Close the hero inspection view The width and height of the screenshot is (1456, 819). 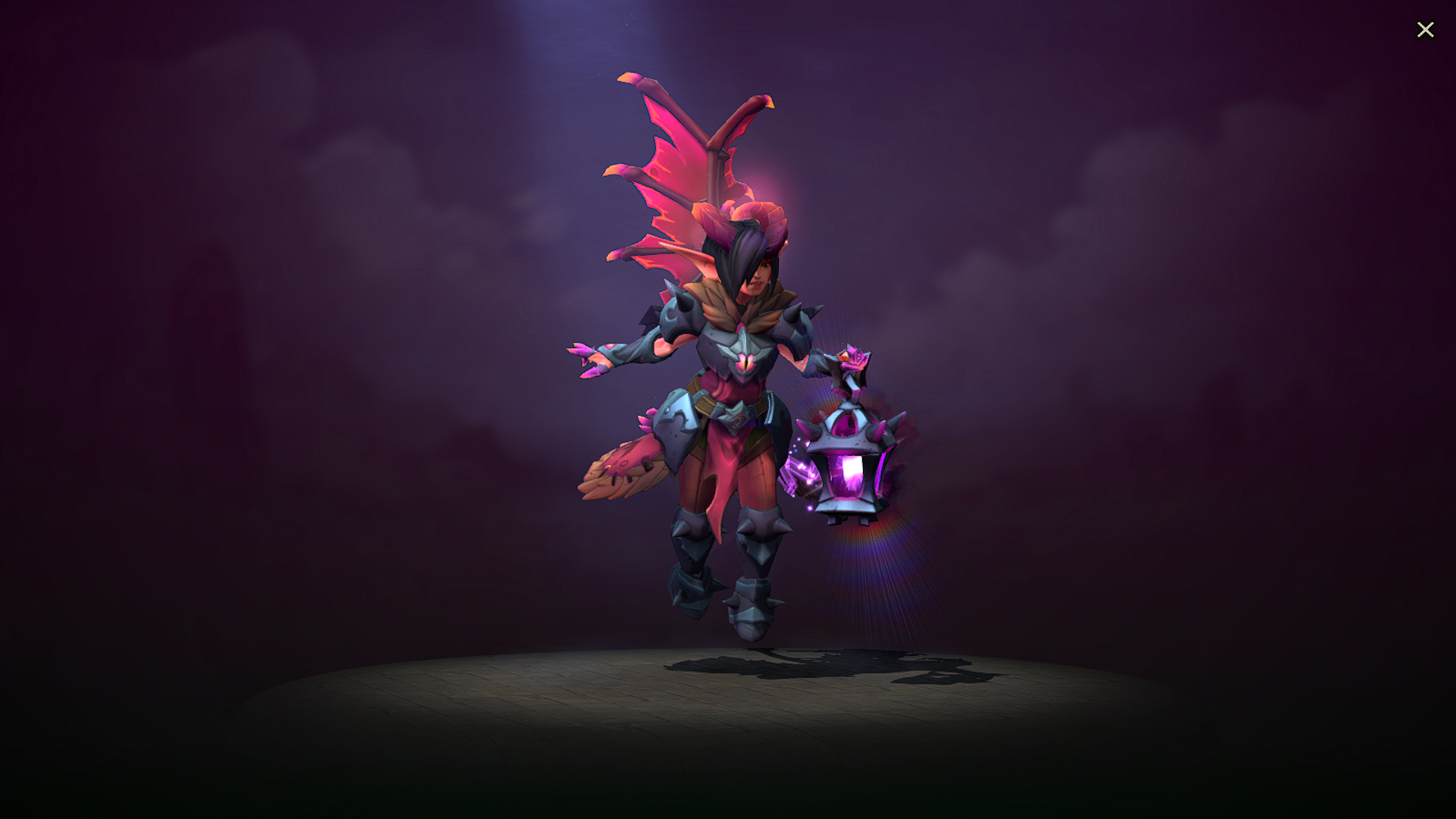click(x=1426, y=30)
